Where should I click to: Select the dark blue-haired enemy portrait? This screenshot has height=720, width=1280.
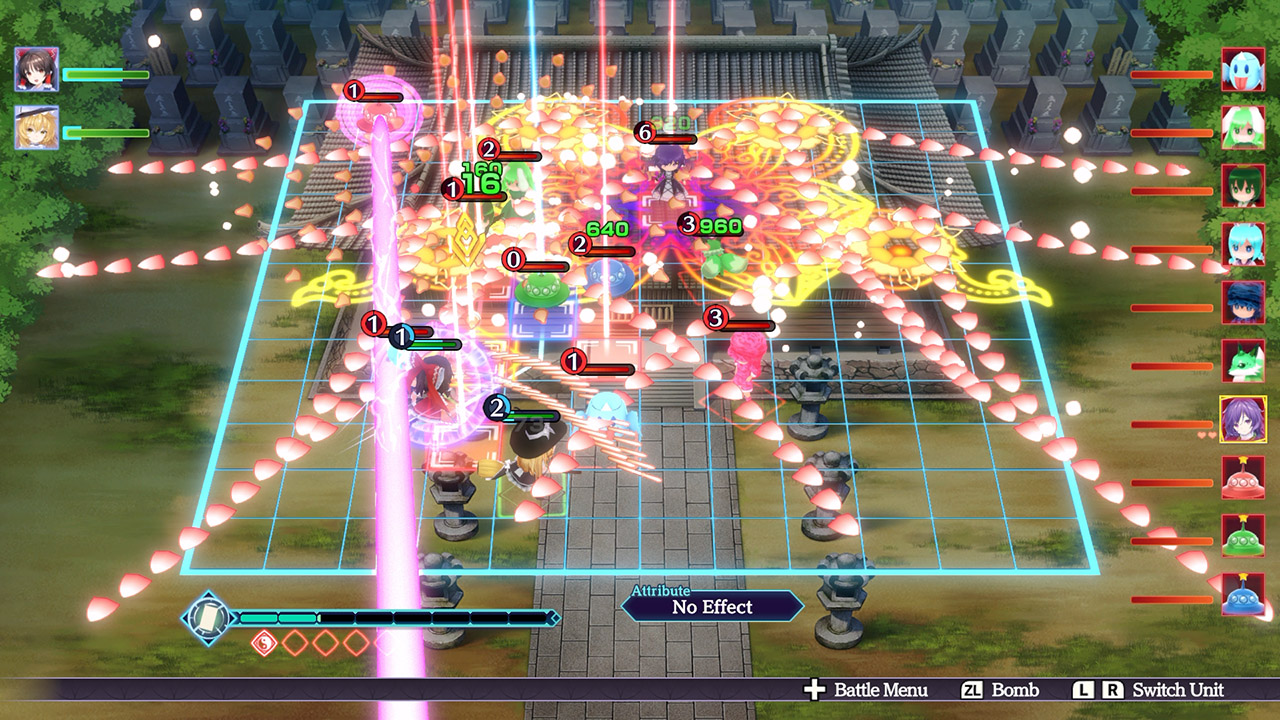(x=1243, y=302)
